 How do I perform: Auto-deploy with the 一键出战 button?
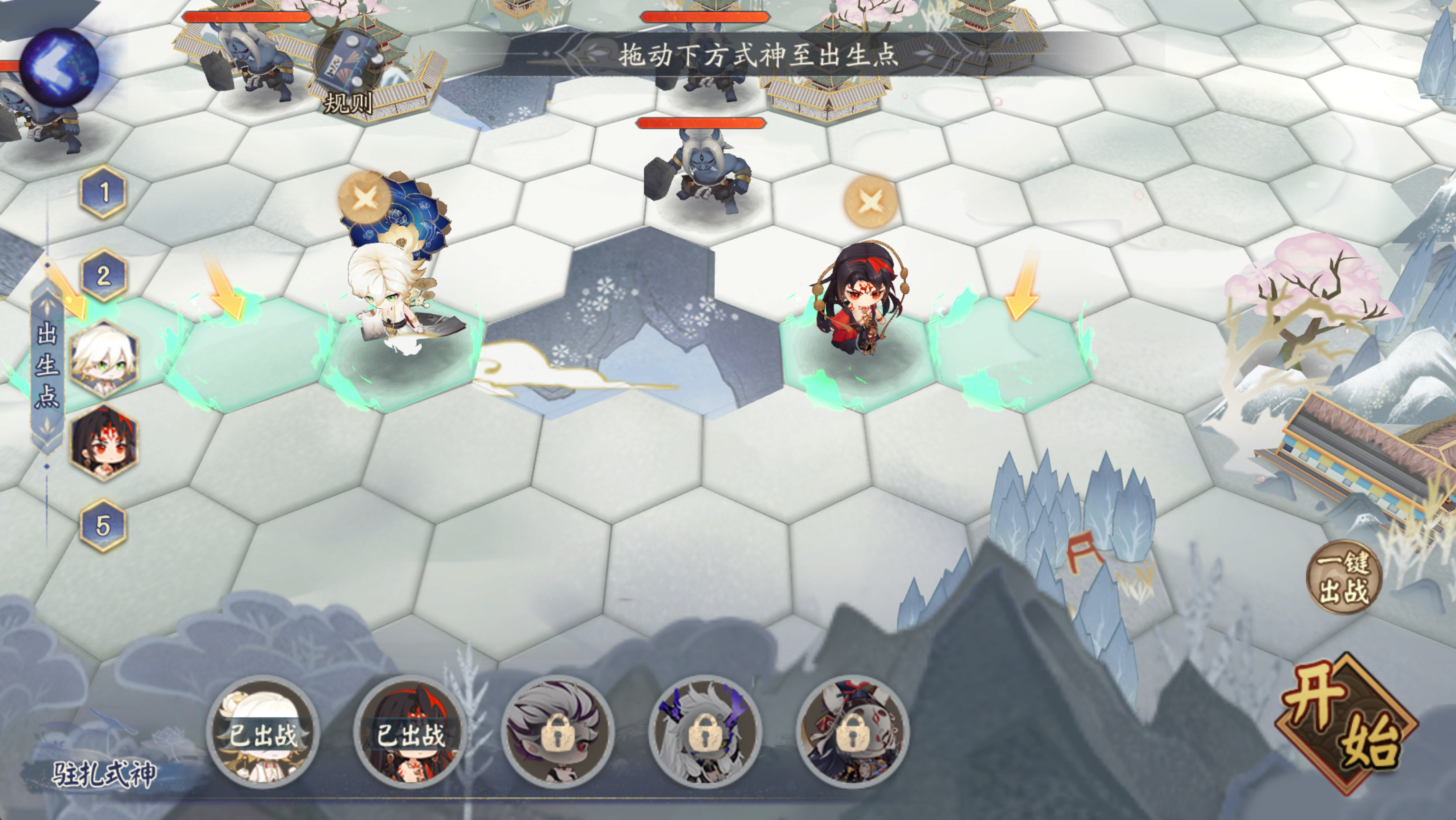coord(1344,577)
